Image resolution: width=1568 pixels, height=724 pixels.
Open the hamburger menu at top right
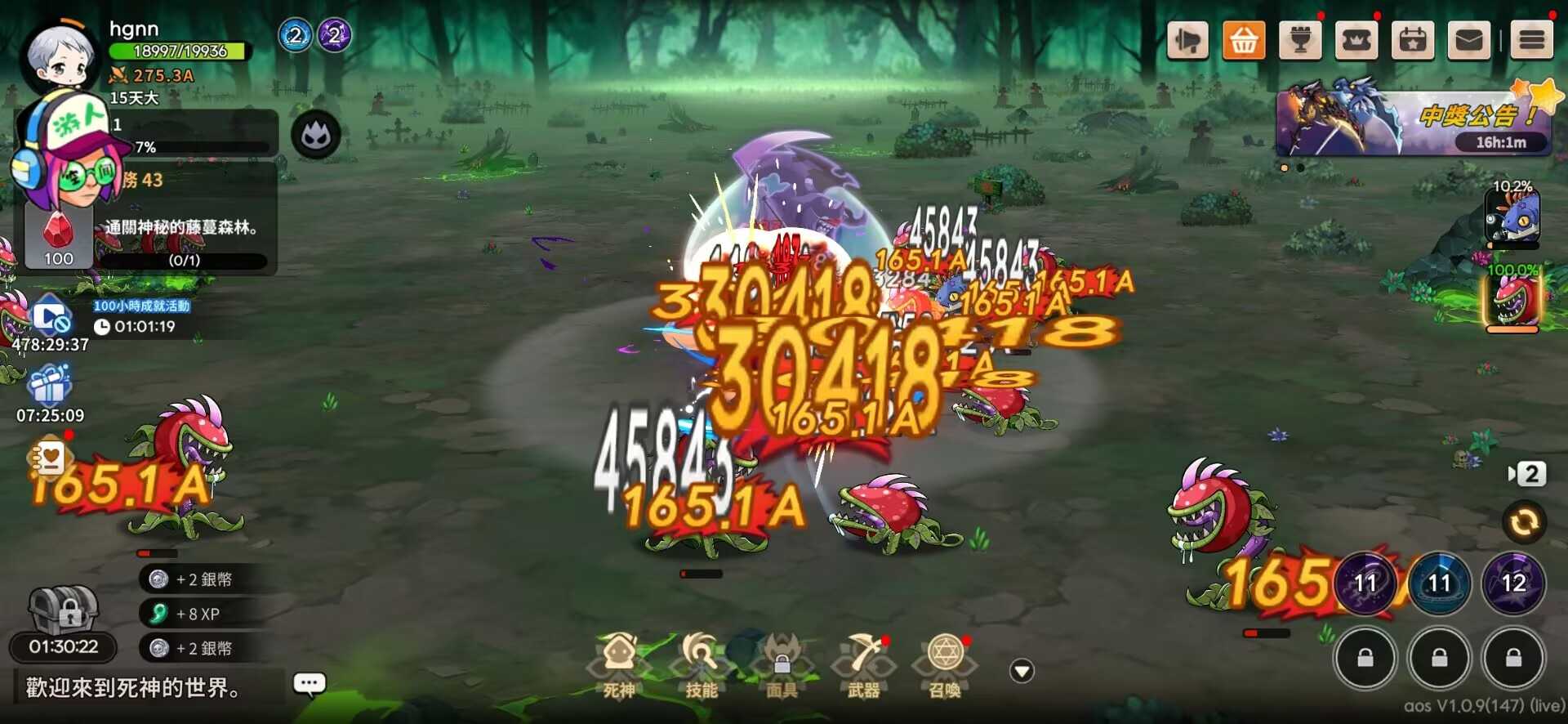tap(1531, 38)
